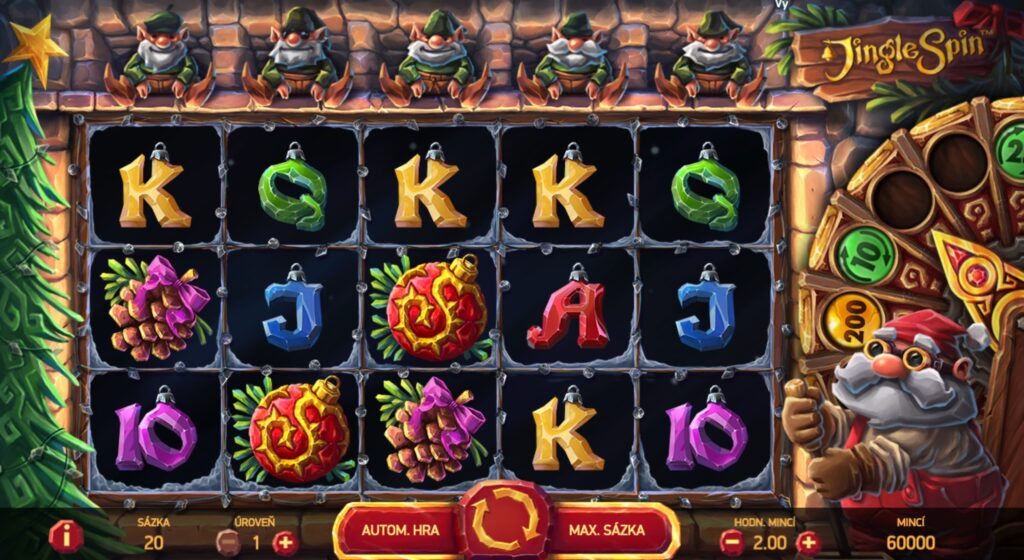Raise the coin value (HODN. MINCÍ)

coord(807,542)
